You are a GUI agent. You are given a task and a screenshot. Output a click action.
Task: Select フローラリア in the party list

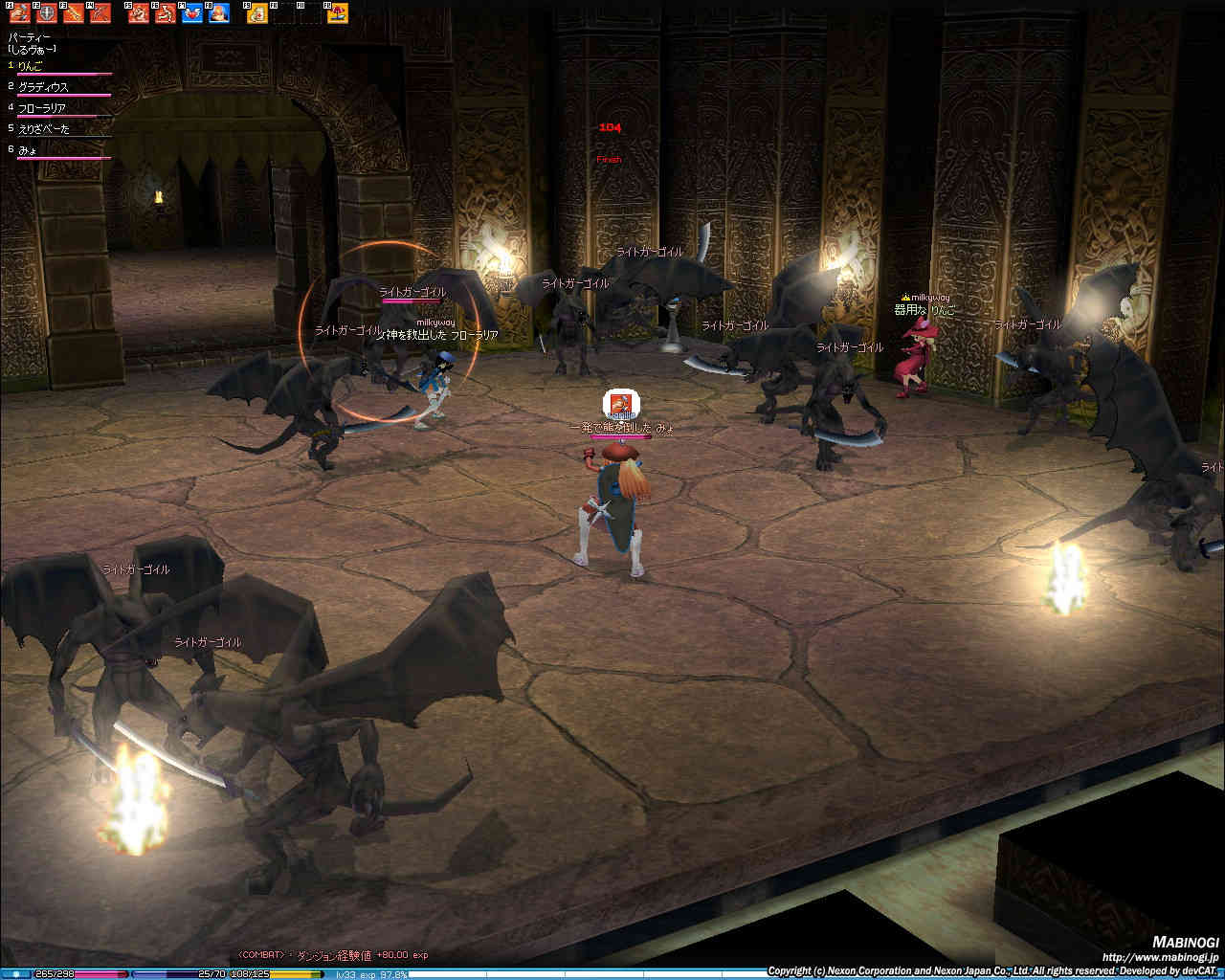(x=42, y=108)
